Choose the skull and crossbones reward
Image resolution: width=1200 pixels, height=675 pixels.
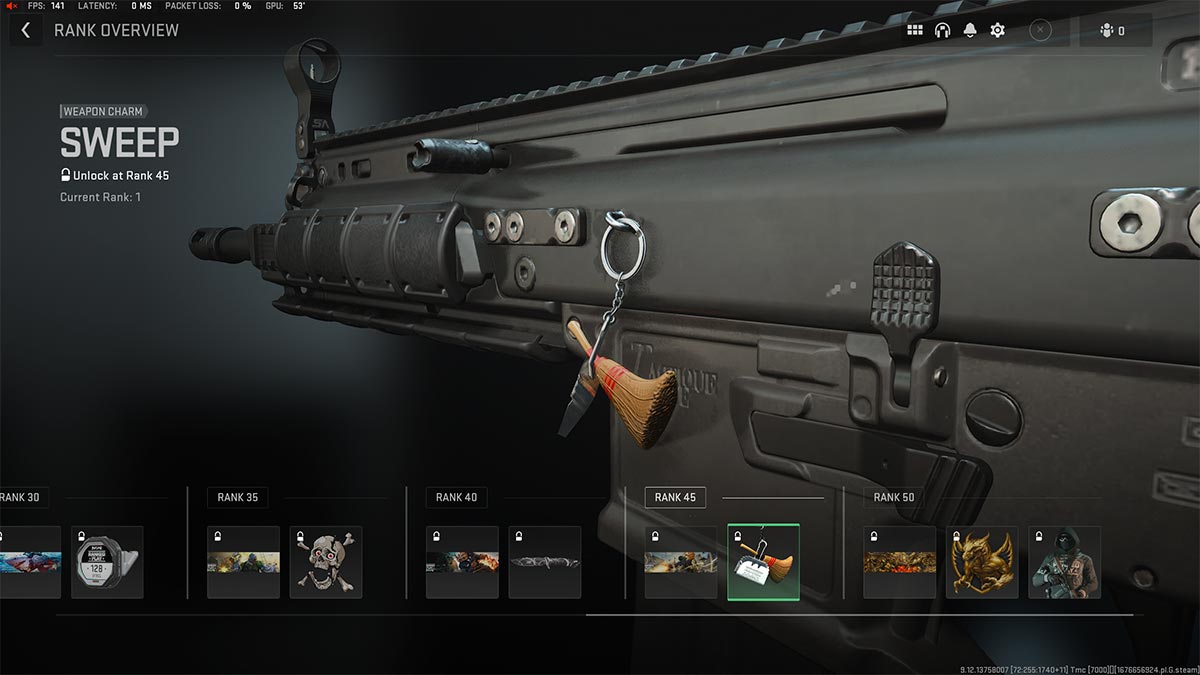(x=326, y=563)
